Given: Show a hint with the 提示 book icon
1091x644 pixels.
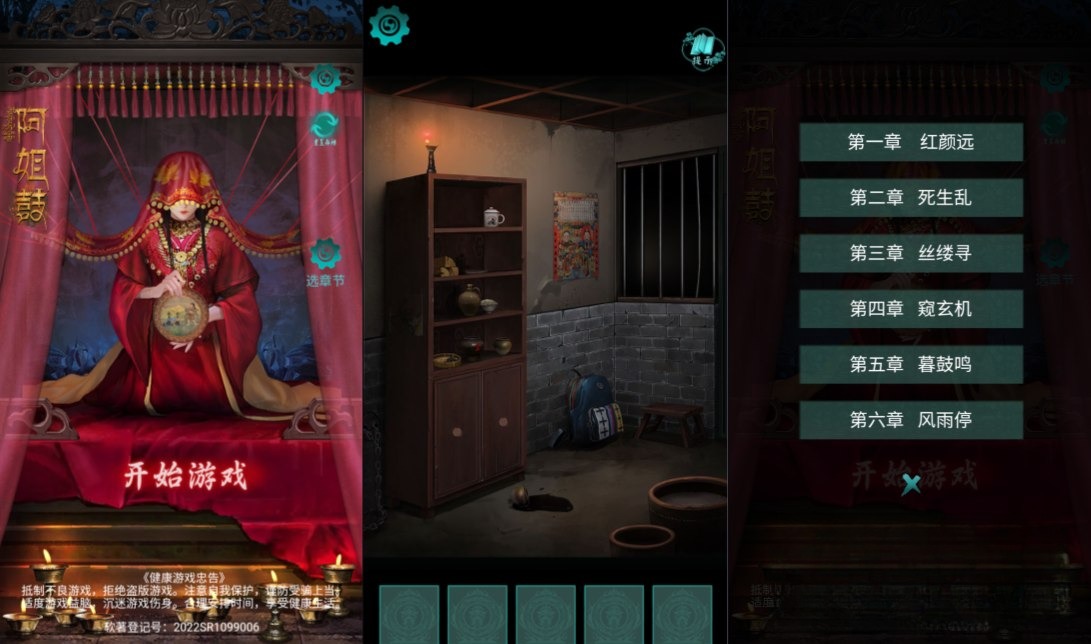Looking at the screenshot, I should (703, 46).
